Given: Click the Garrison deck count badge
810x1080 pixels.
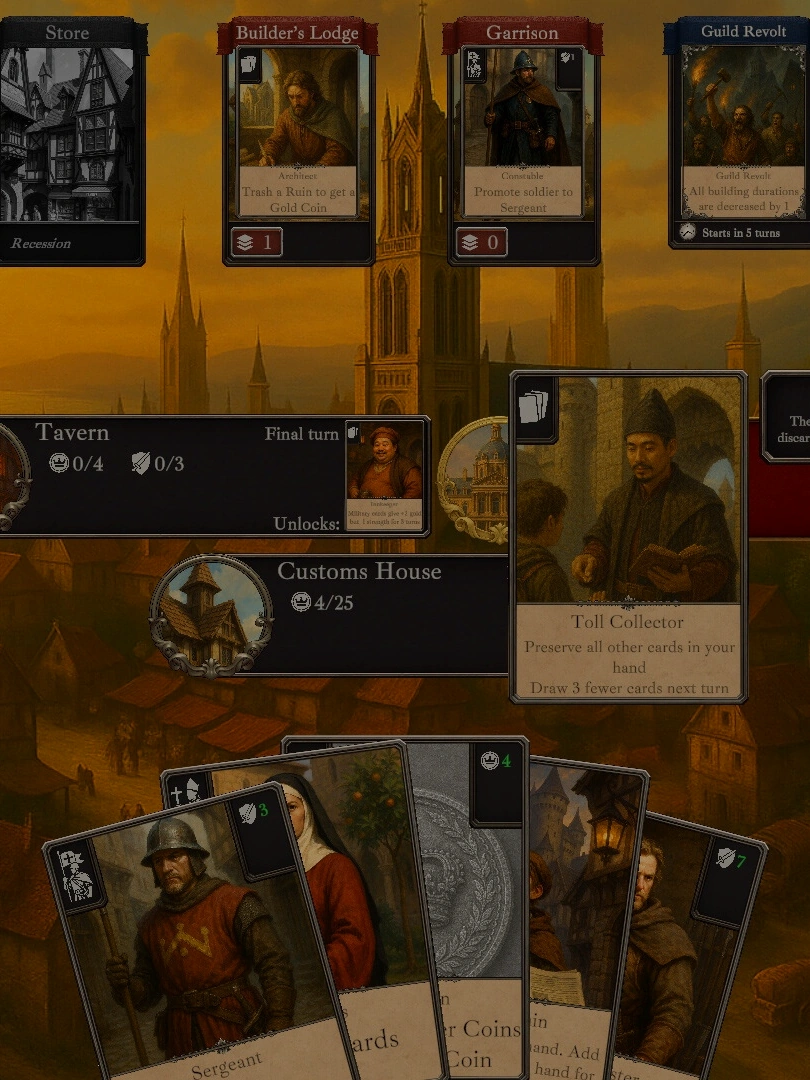Looking at the screenshot, I should [x=481, y=242].
